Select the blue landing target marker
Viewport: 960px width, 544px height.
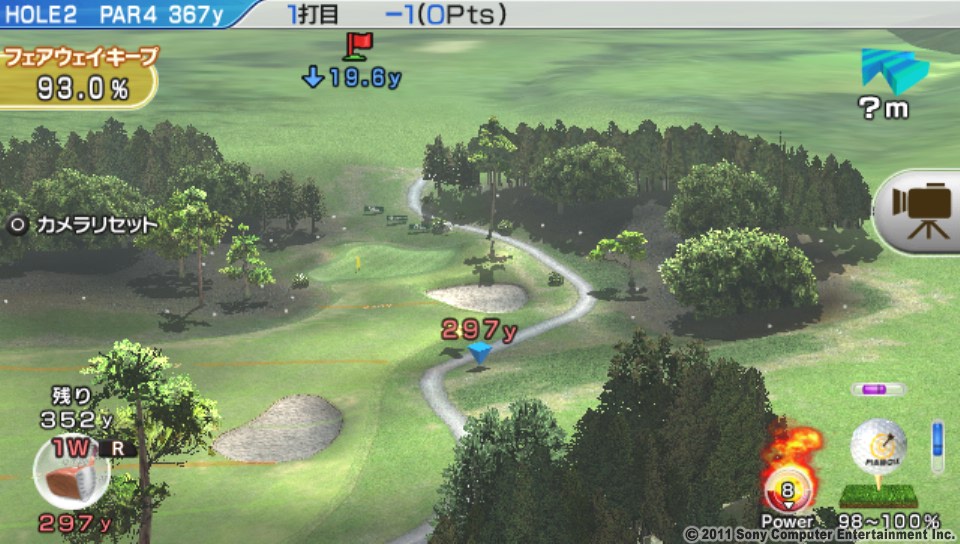pyautogui.click(x=481, y=353)
